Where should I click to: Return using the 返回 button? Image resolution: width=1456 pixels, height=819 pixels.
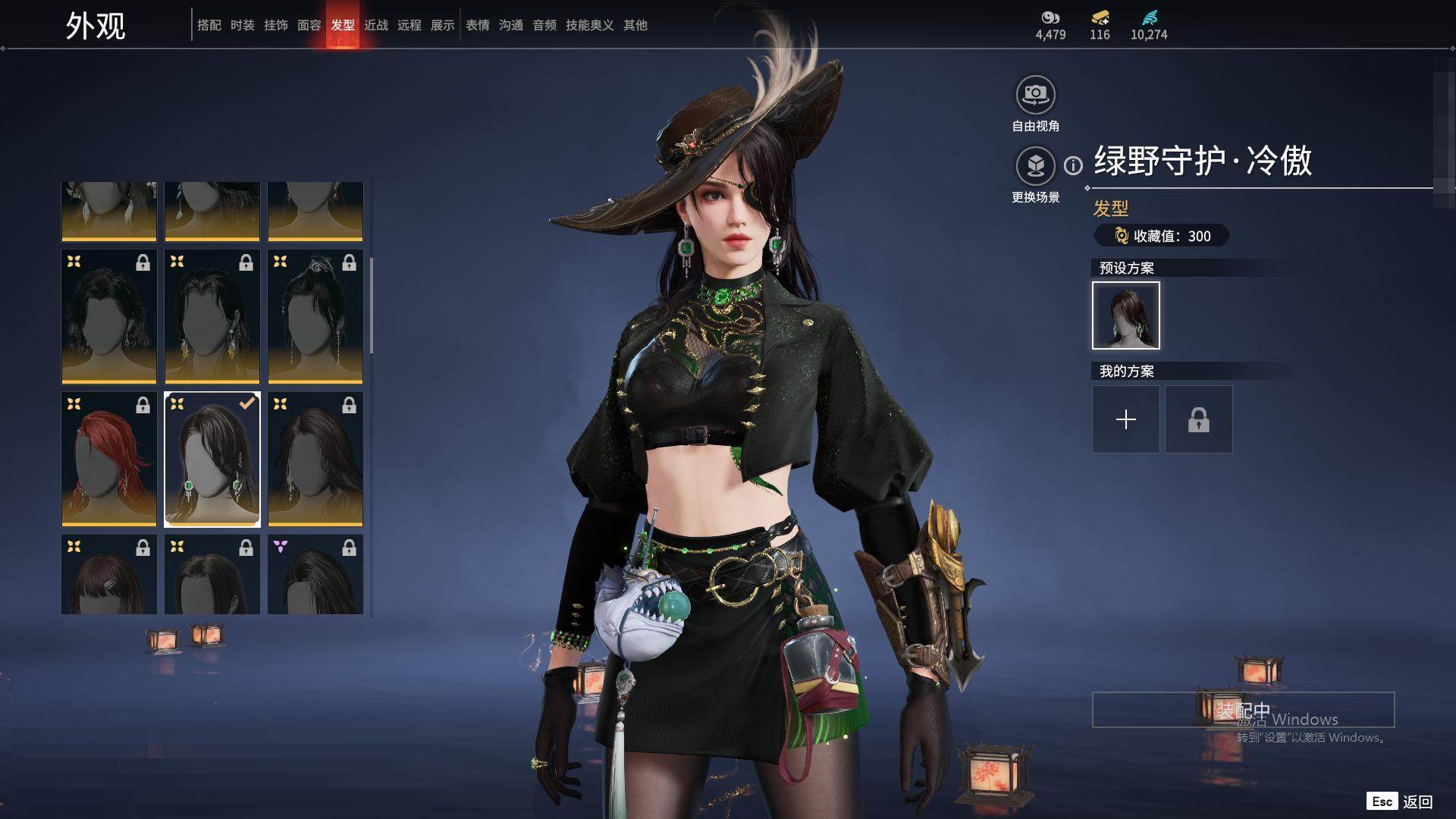tap(1417, 802)
